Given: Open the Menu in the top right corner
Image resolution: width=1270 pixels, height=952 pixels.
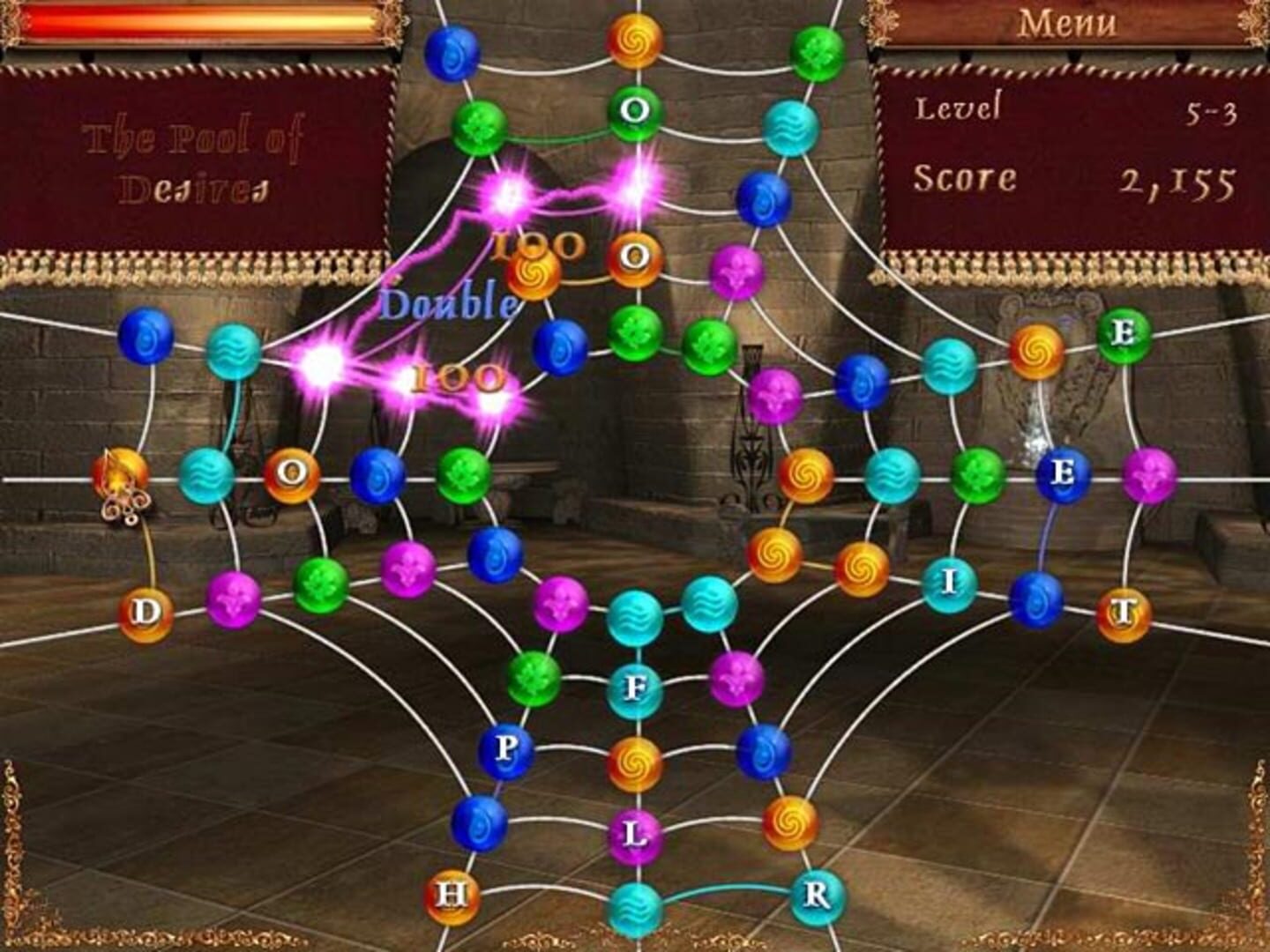Looking at the screenshot, I should click(x=1067, y=24).
